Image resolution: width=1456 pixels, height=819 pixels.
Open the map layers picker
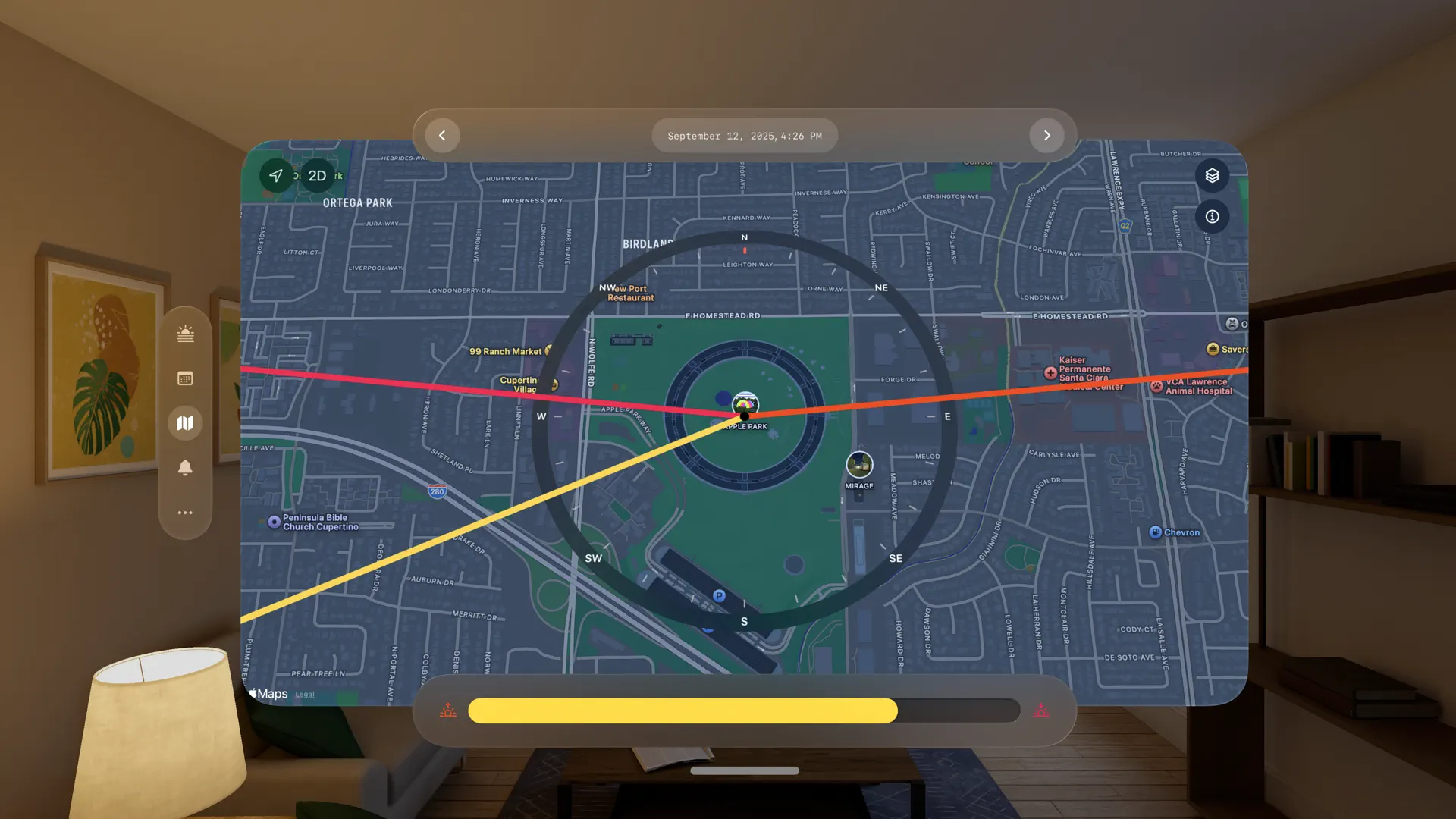[x=1212, y=175]
